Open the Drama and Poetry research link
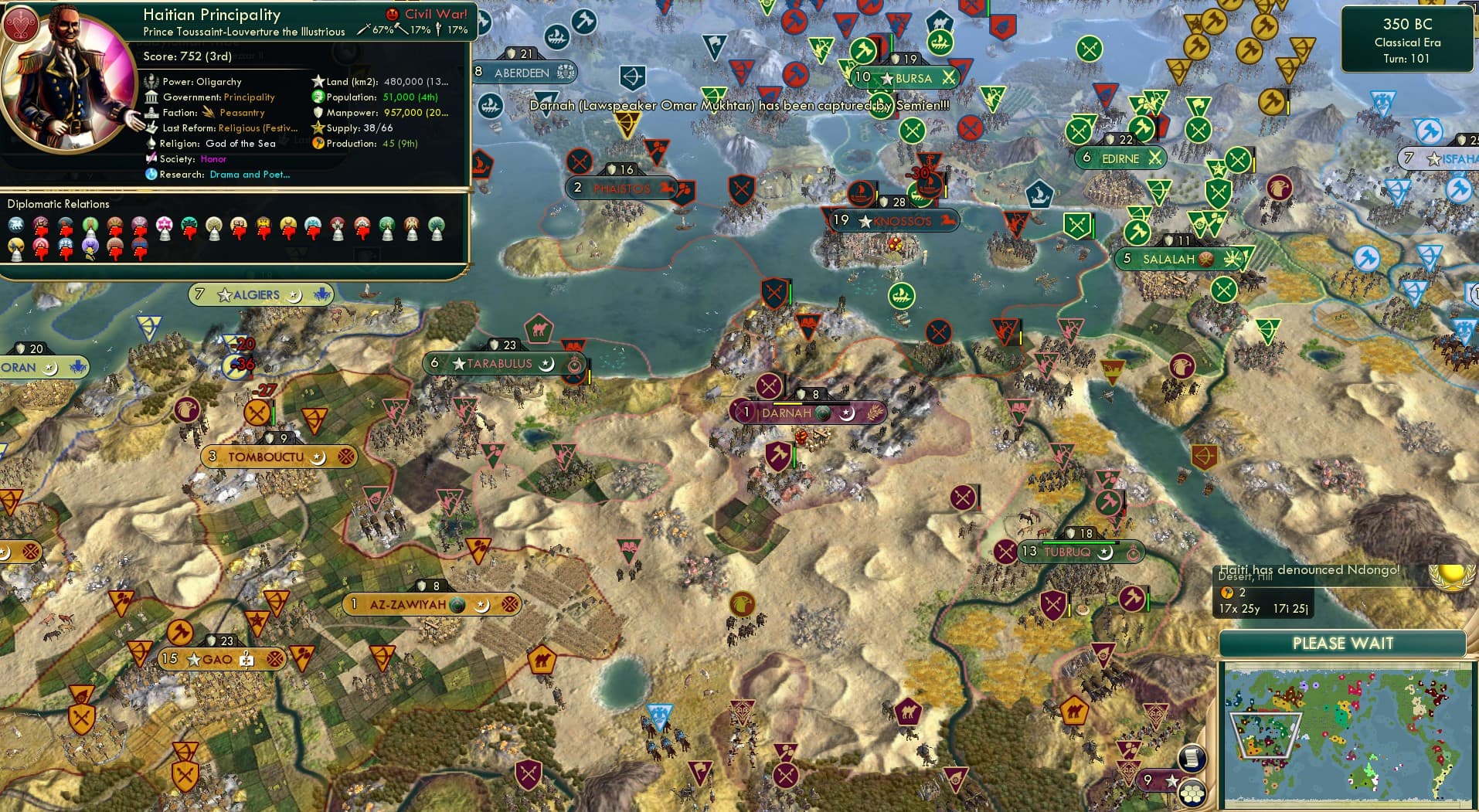The height and width of the screenshot is (812, 1479). pyautogui.click(x=250, y=174)
